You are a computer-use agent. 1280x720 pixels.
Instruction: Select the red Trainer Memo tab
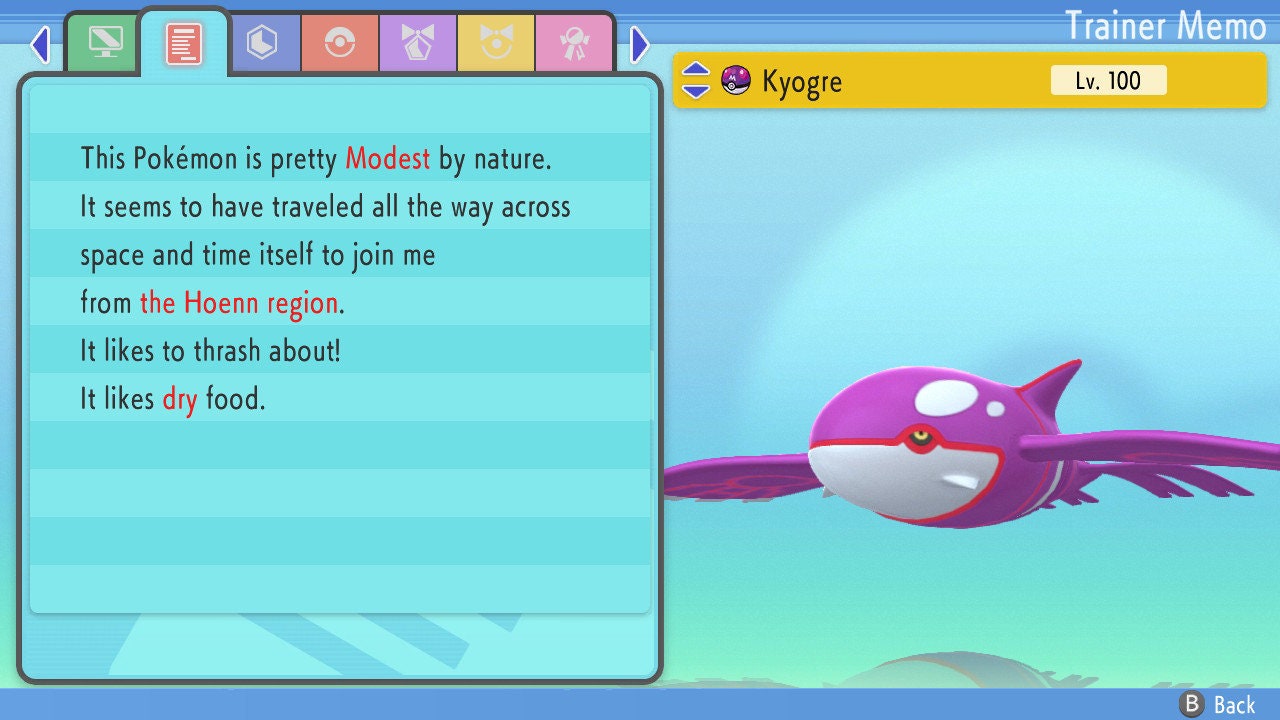point(184,42)
